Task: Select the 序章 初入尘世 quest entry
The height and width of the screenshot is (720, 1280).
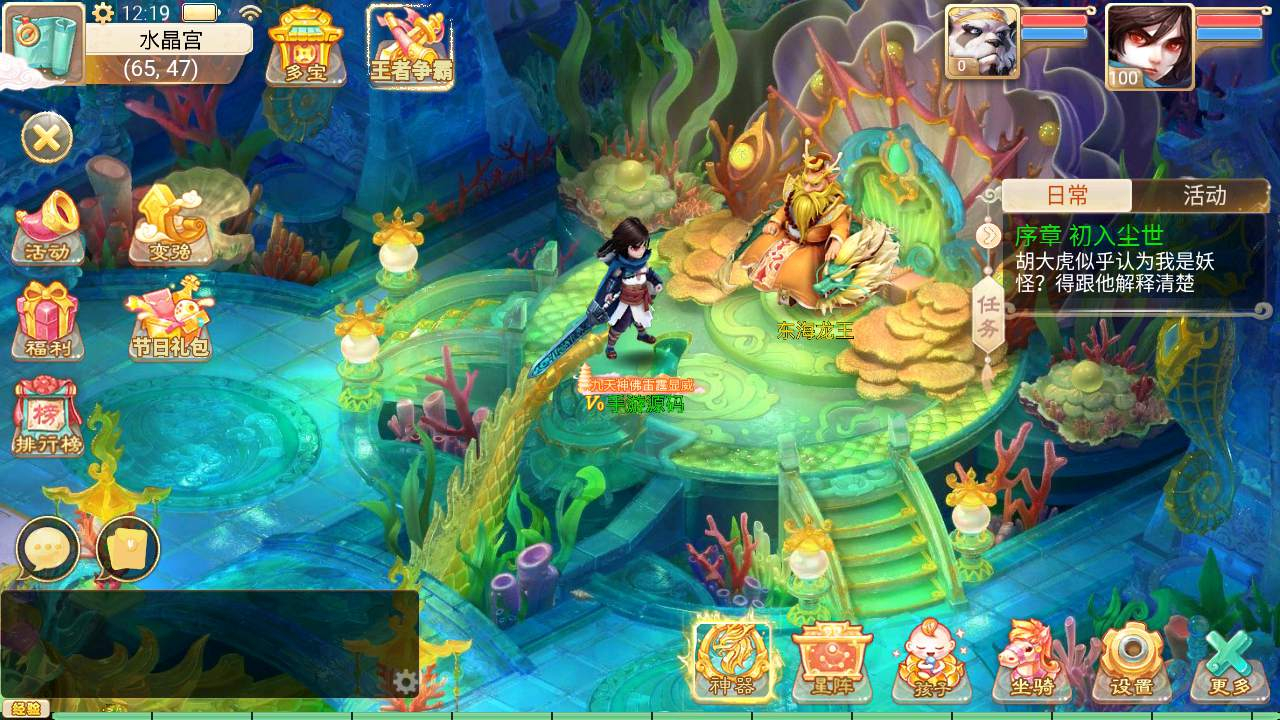Action: [x=1120, y=260]
